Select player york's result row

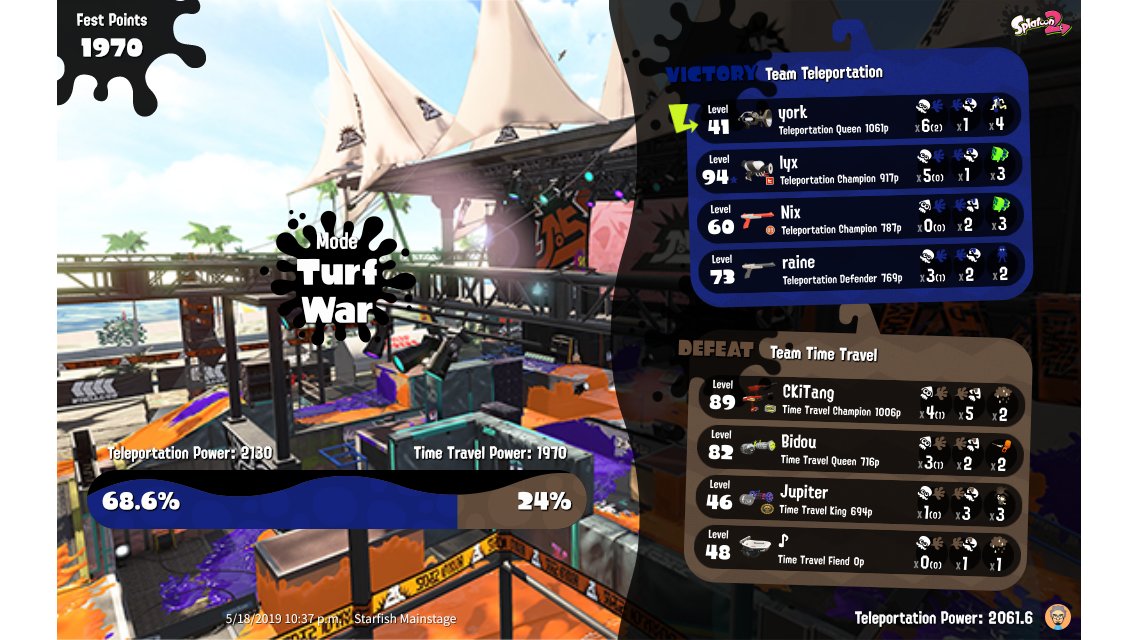[x=860, y=118]
